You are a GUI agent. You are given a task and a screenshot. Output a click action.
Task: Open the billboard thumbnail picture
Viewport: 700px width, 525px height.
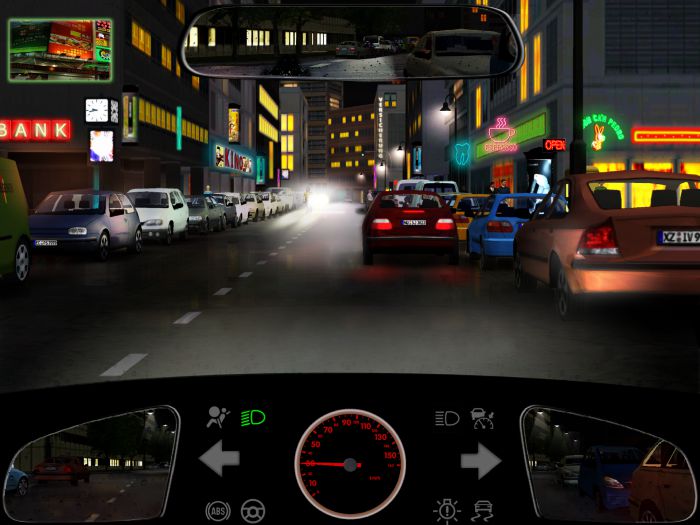[x=60, y=49]
